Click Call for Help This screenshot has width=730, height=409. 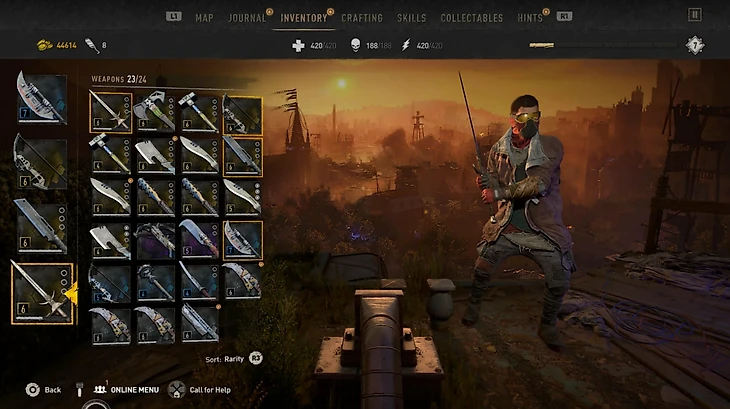tap(206, 390)
